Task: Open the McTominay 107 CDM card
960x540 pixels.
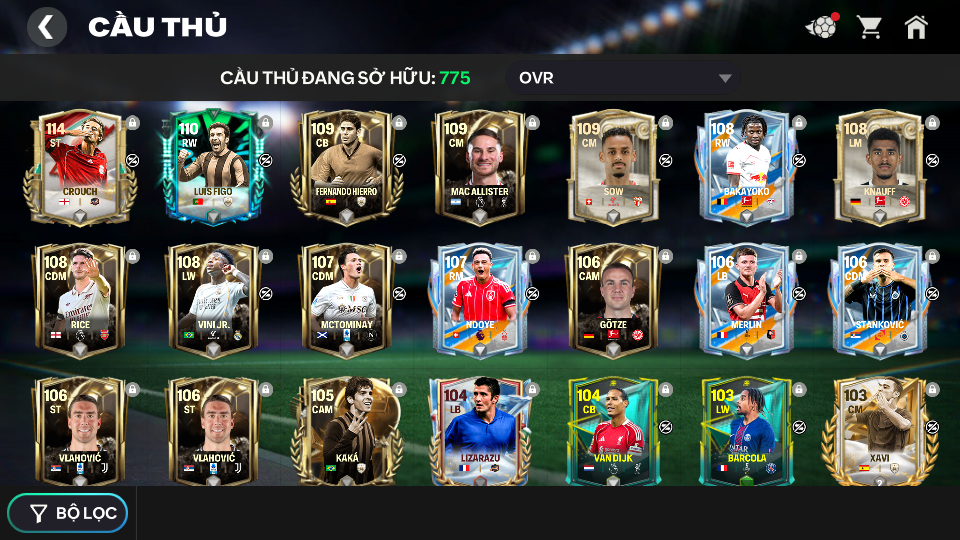Action: click(345, 300)
